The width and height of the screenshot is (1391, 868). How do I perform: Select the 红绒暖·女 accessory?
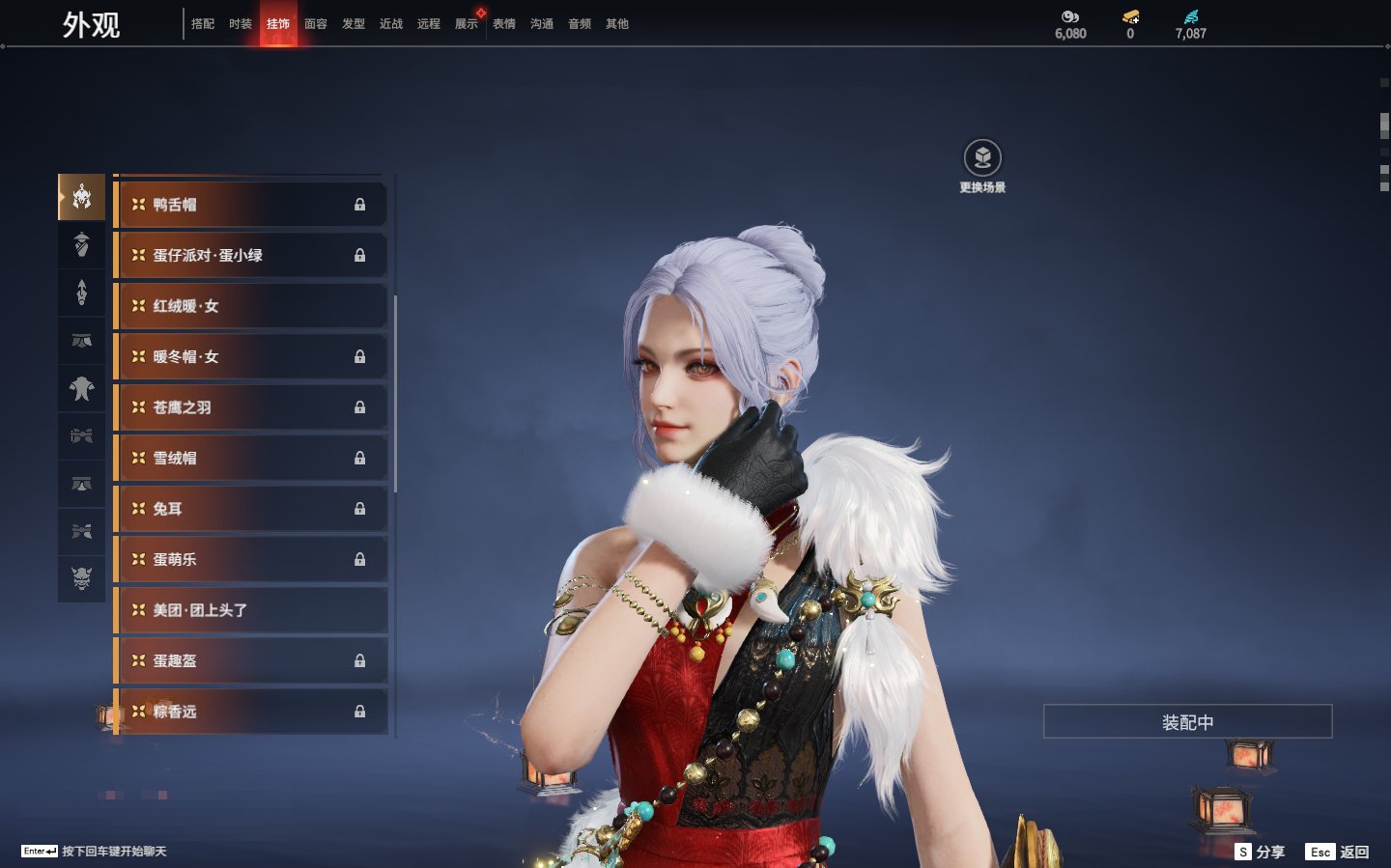(251, 306)
